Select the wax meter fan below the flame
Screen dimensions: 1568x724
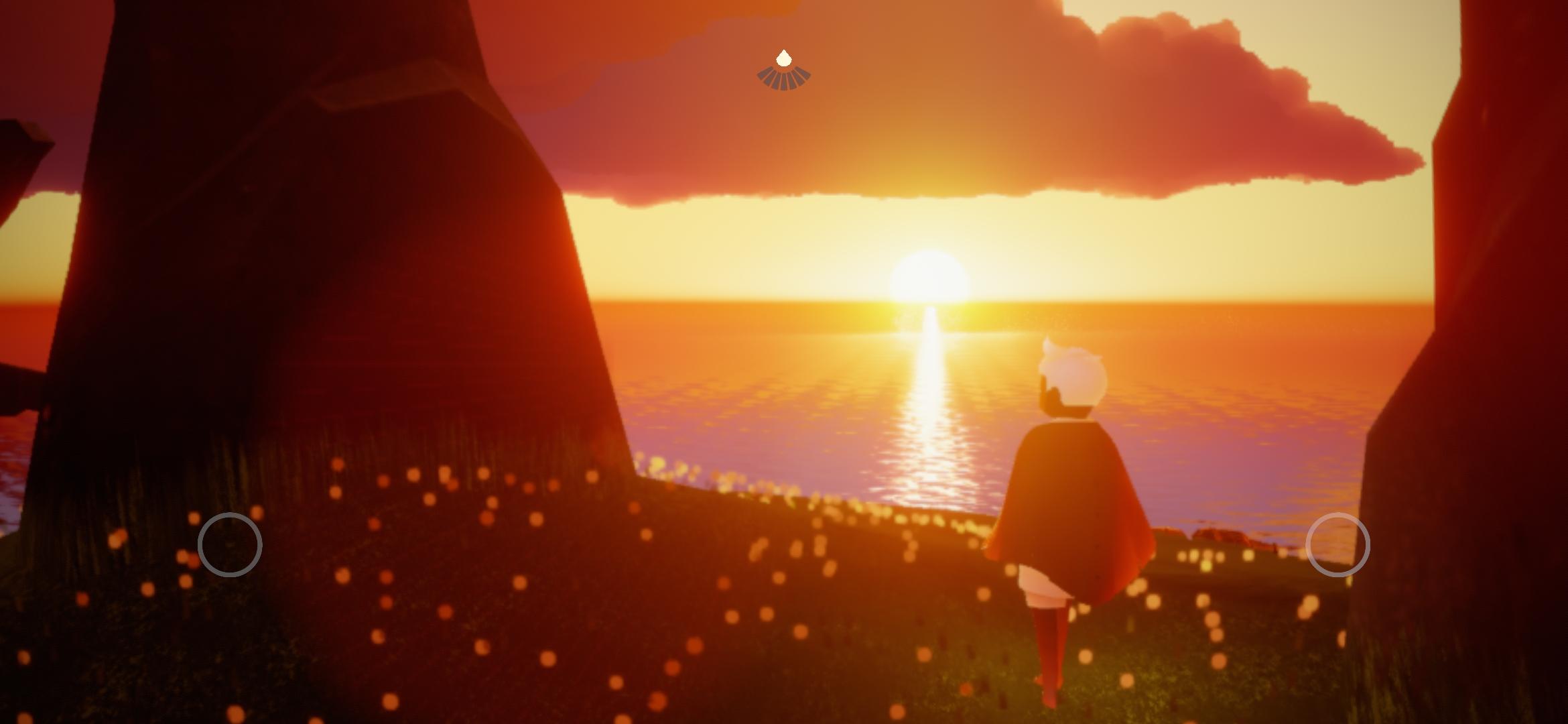783,80
